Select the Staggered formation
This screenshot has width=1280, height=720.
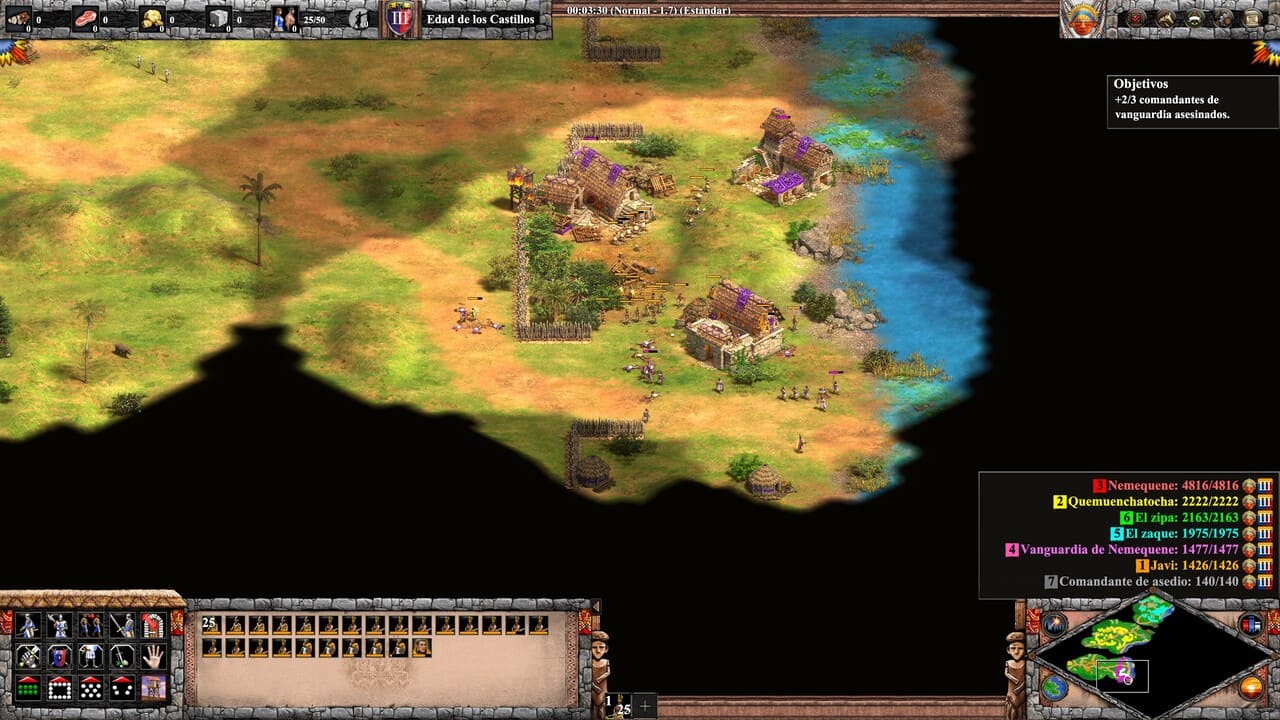(89, 690)
